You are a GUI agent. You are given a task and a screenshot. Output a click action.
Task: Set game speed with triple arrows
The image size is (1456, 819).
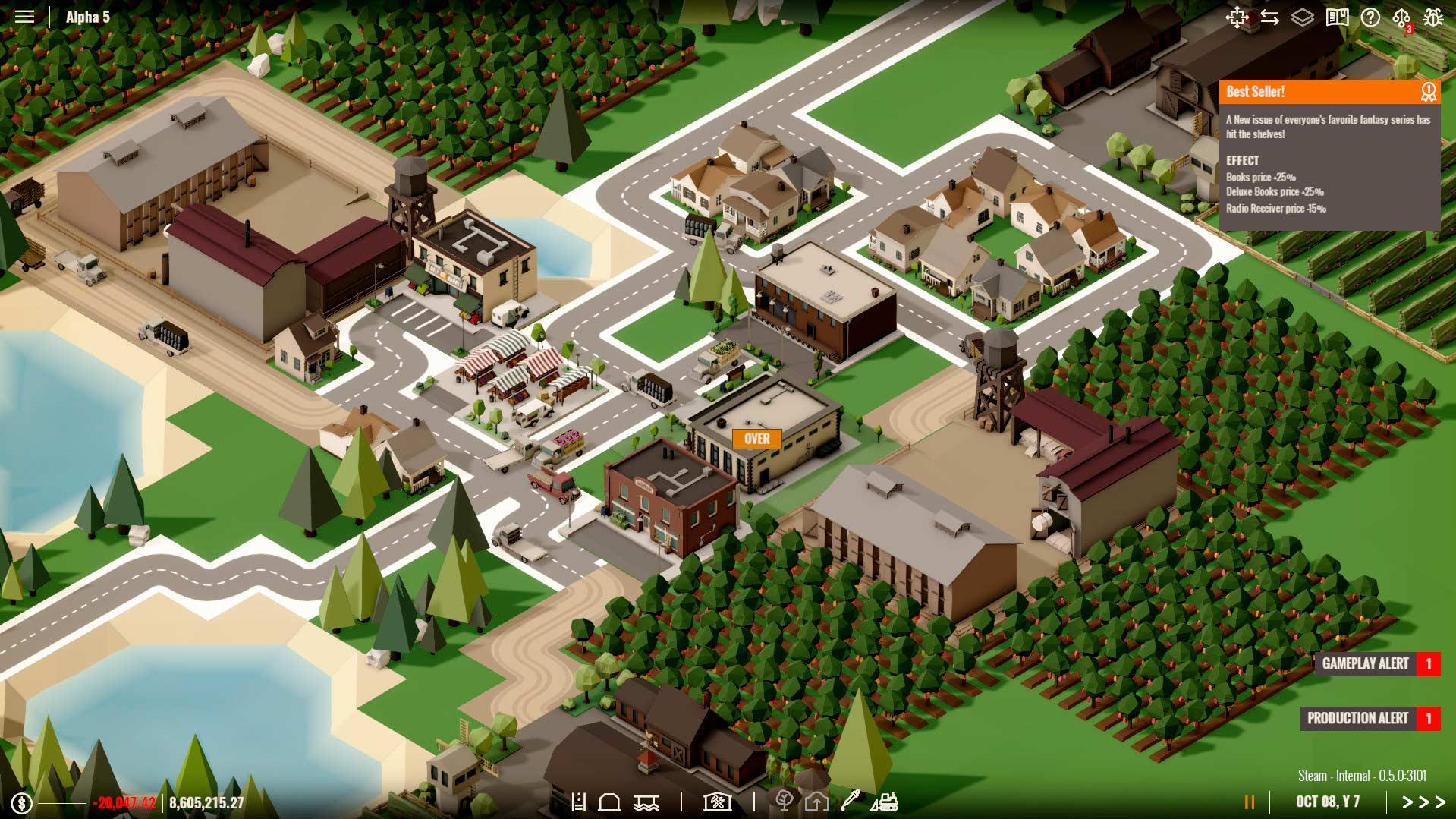(1423, 802)
